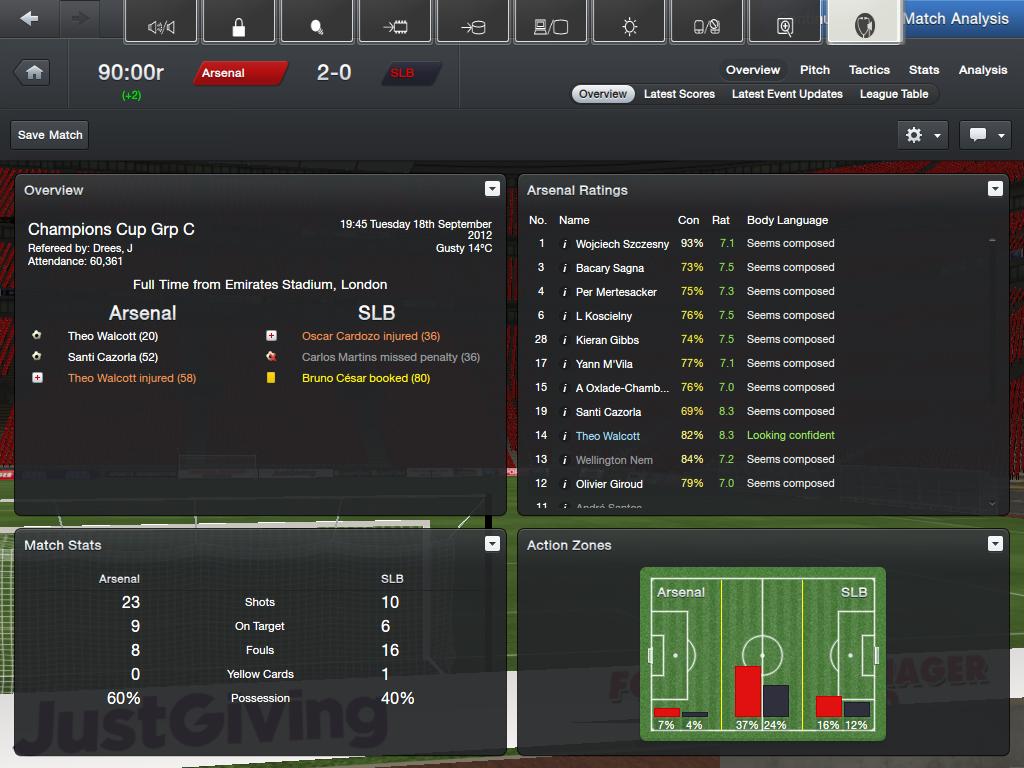This screenshot has width=1024, height=768.
Task: Switch to the Pitch view
Action: point(815,70)
